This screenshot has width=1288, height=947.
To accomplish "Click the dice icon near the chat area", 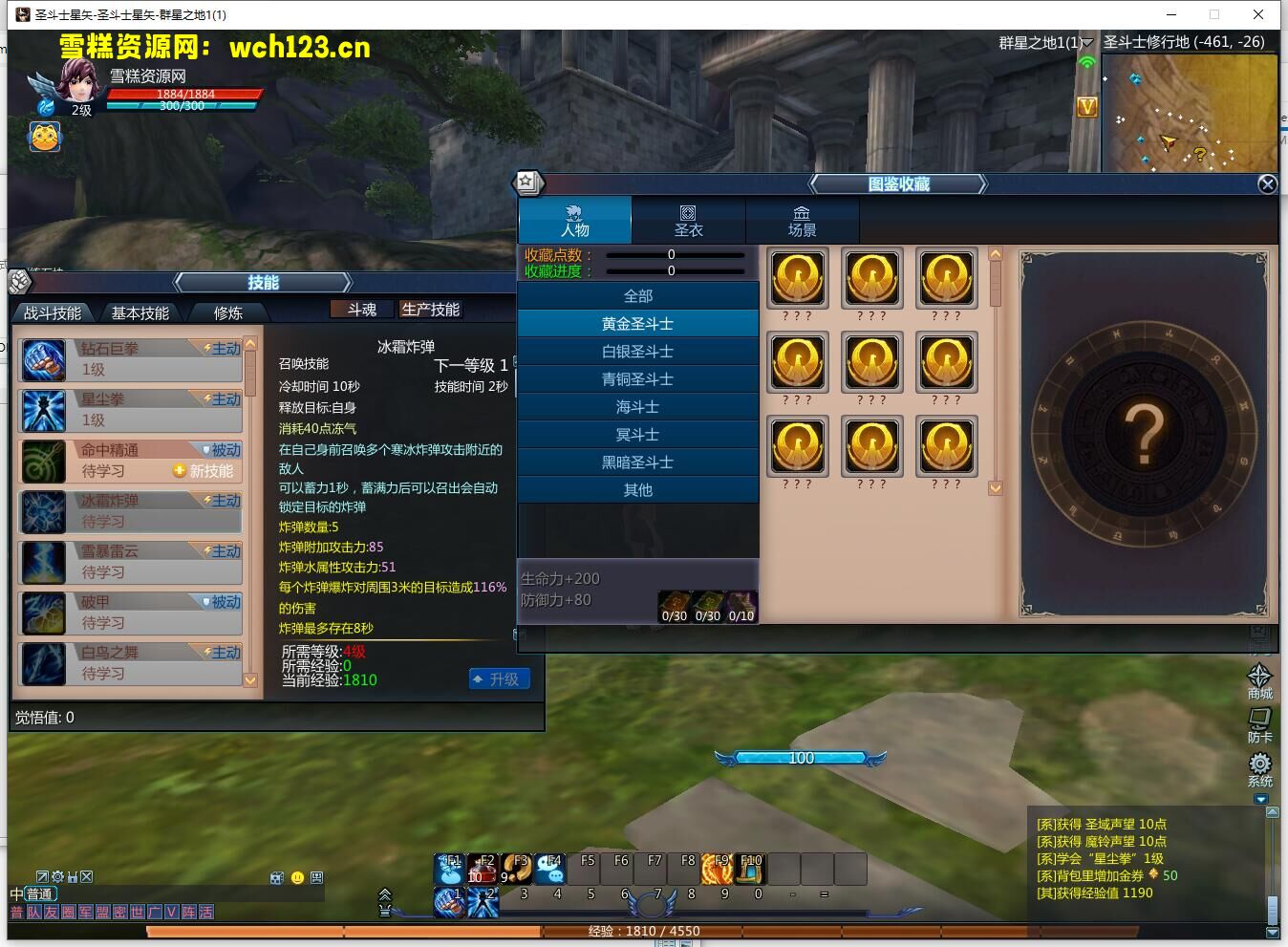I will coord(276,877).
